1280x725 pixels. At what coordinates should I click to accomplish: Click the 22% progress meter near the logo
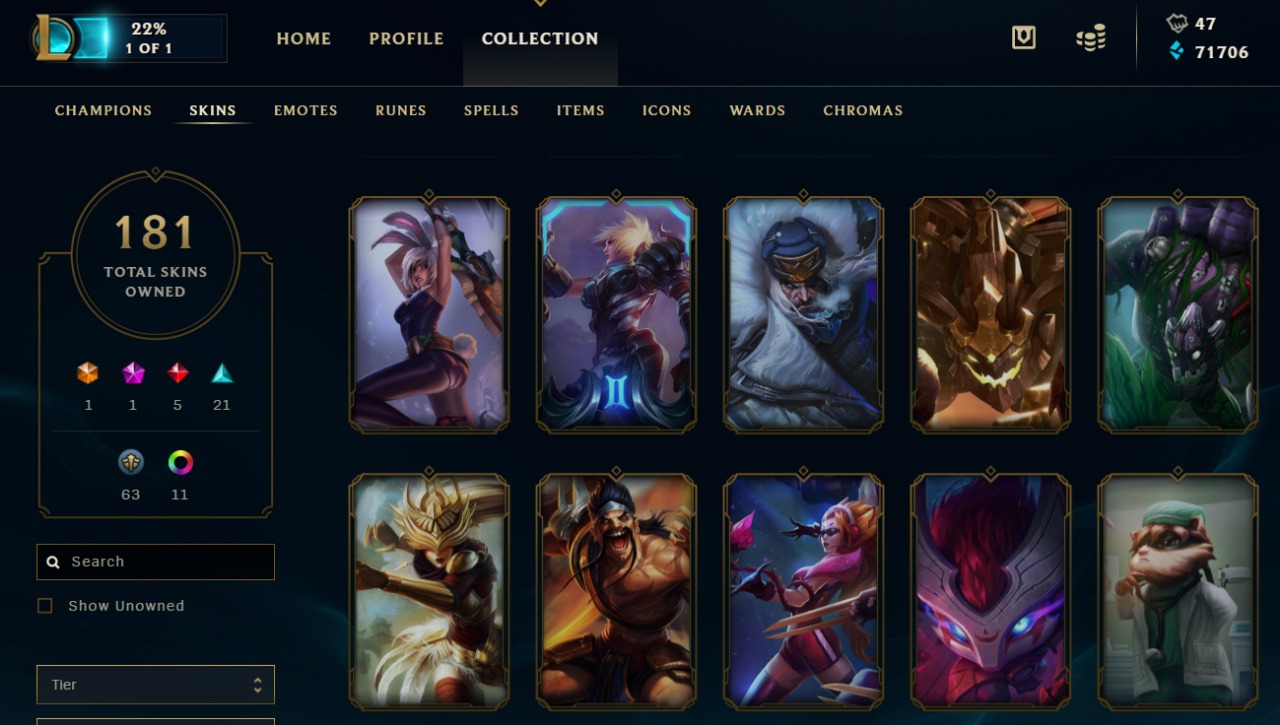[x=155, y=38]
